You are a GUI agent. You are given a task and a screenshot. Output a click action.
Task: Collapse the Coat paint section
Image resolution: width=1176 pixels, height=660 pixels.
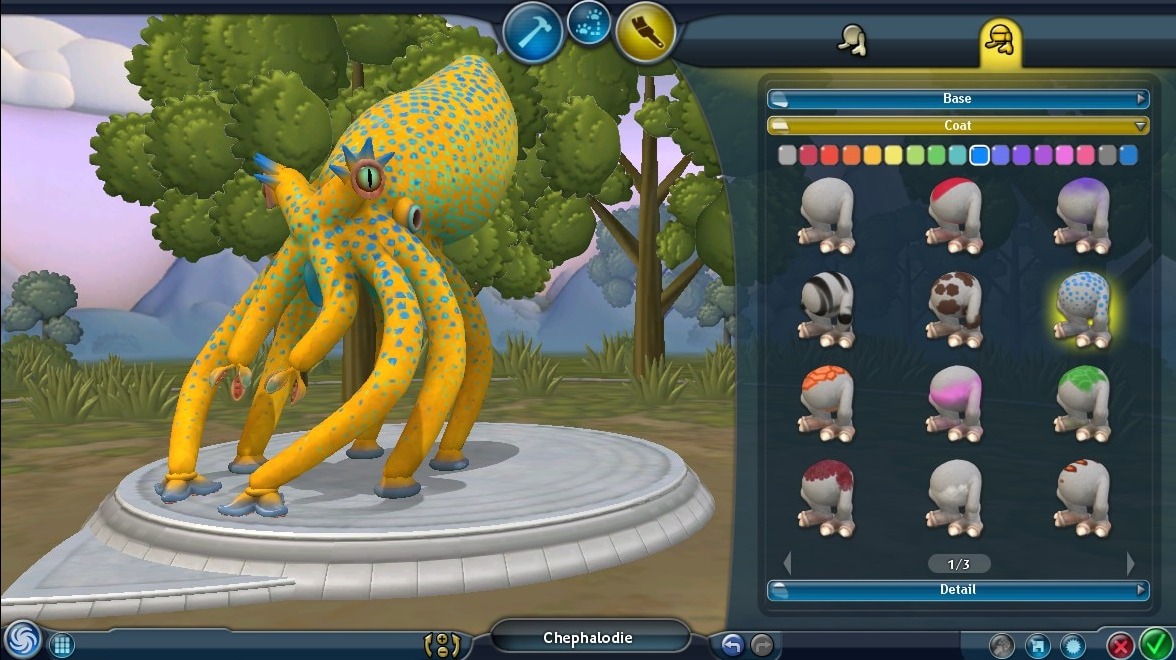(x=957, y=126)
